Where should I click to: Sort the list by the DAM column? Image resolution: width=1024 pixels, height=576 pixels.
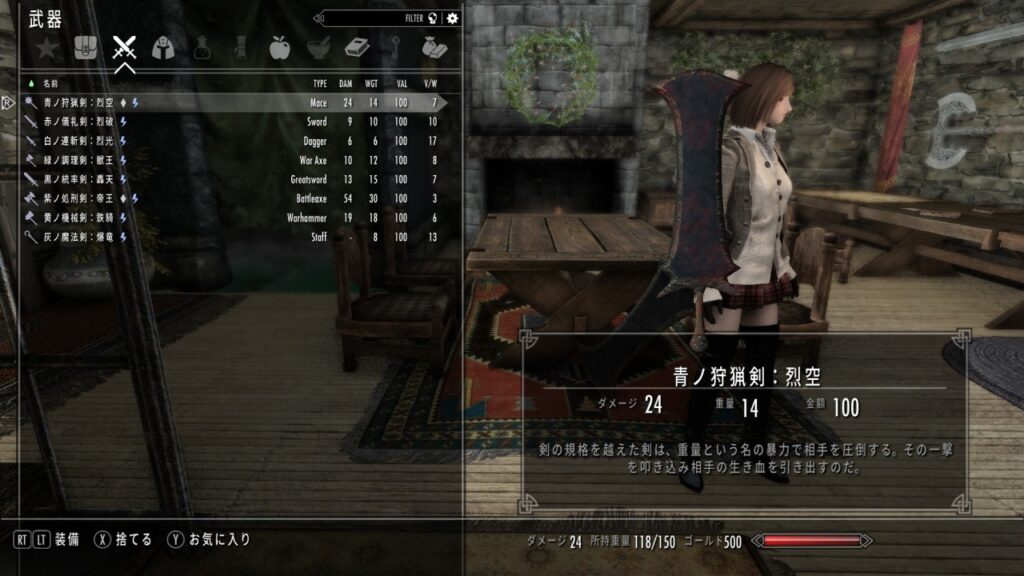coord(348,83)
